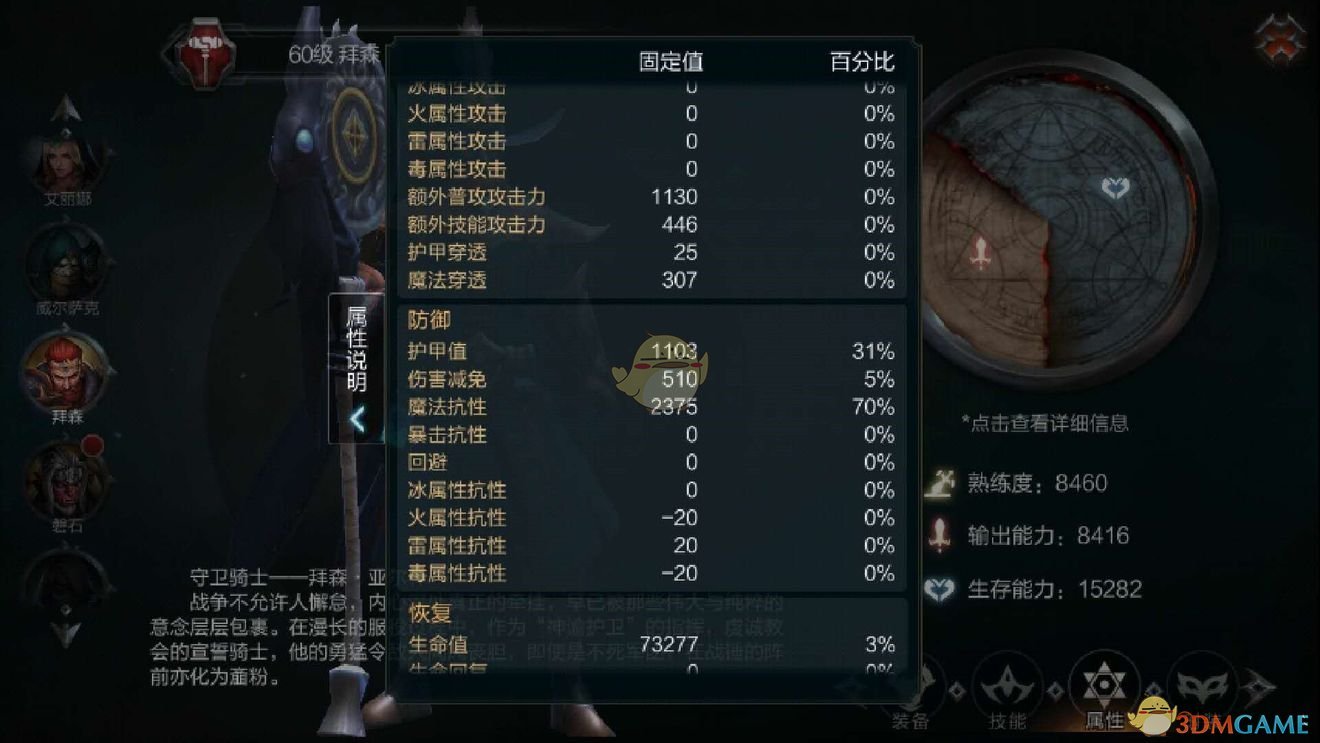Screen dimensions: 1320x743
Task: Click the sword icon next to 输出能力
Action: tap(941, 535)
